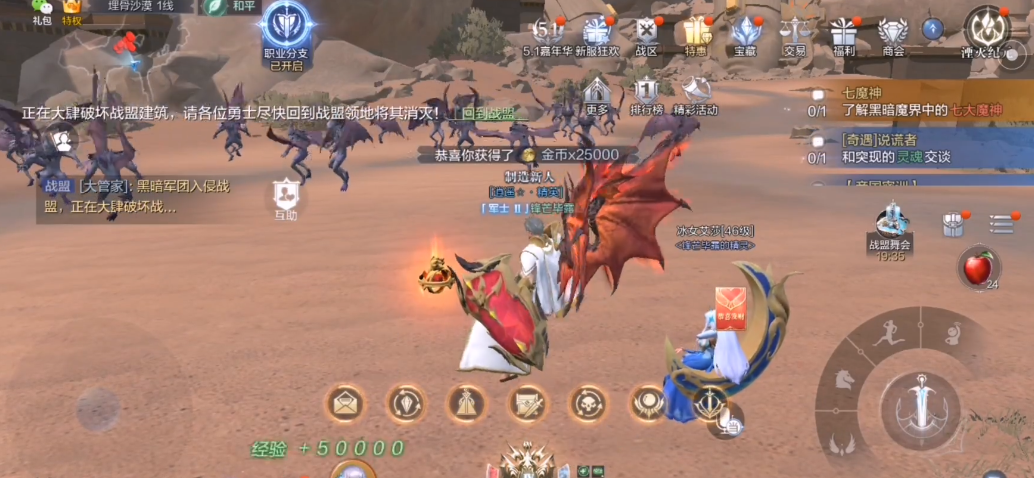Click the 回到战盟 return to alliance link
The height and width of the screenshot is (478, 1034).
(x=488, y=113)
